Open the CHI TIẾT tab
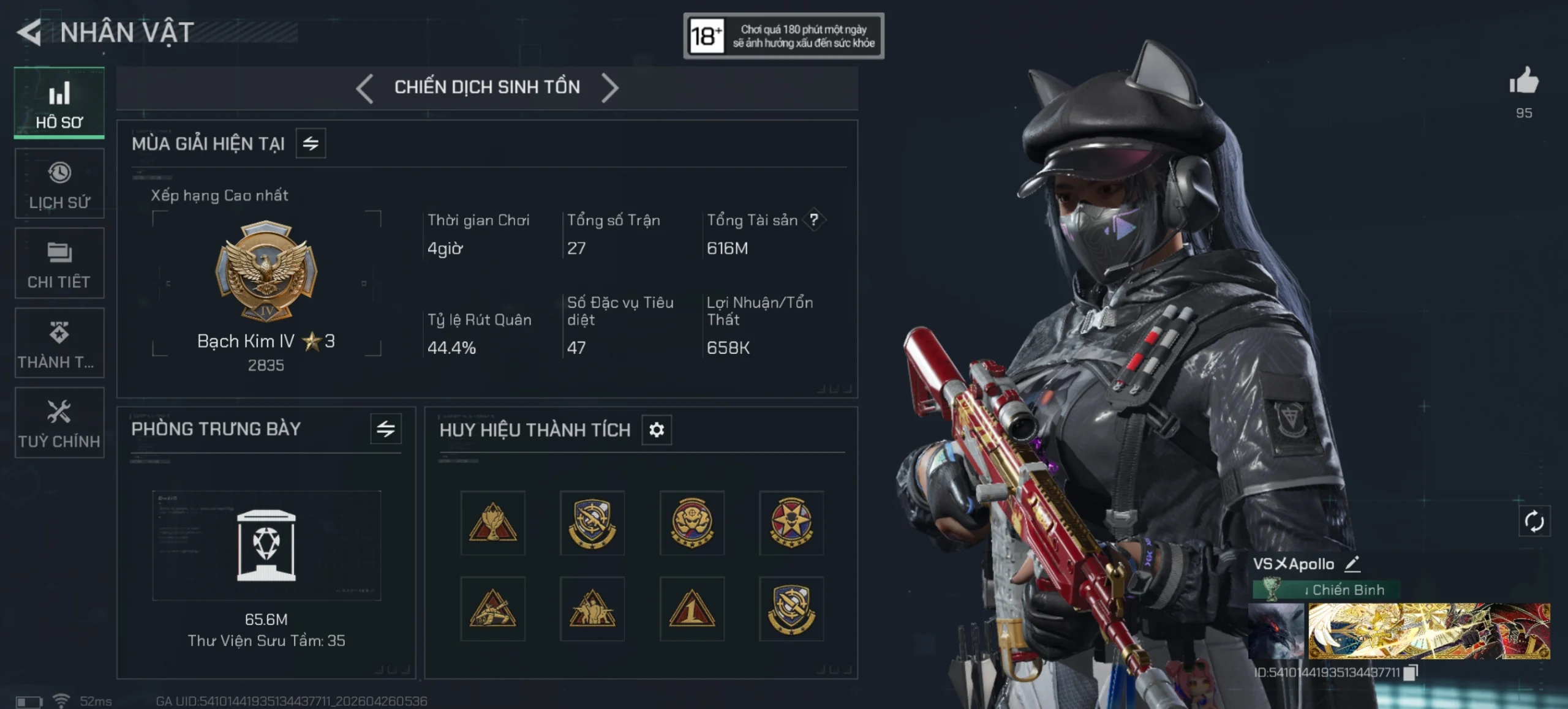This screenshot has width=1568, height=709. 59,263
